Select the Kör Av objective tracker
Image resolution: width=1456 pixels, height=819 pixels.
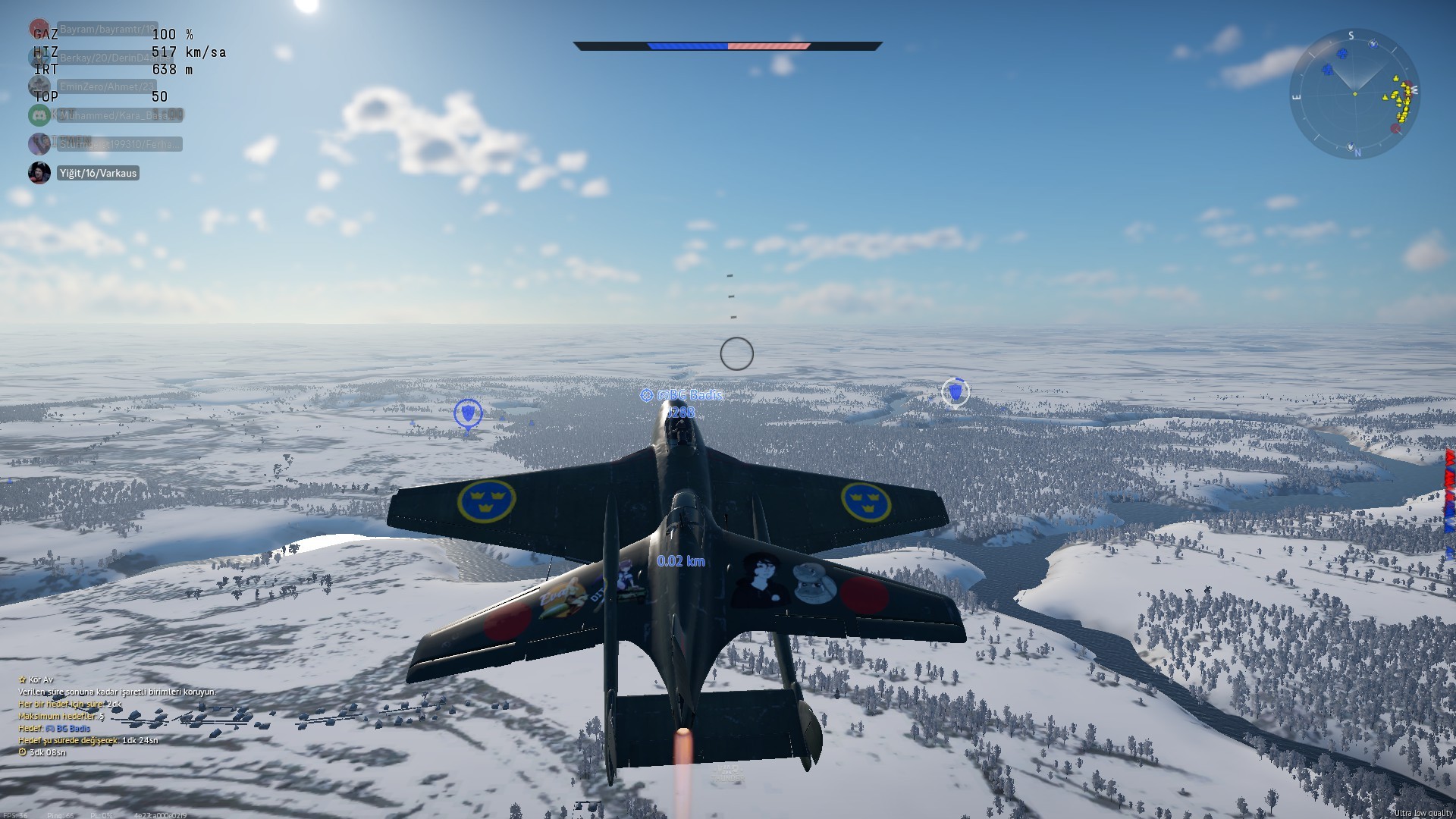pos(38,680)
